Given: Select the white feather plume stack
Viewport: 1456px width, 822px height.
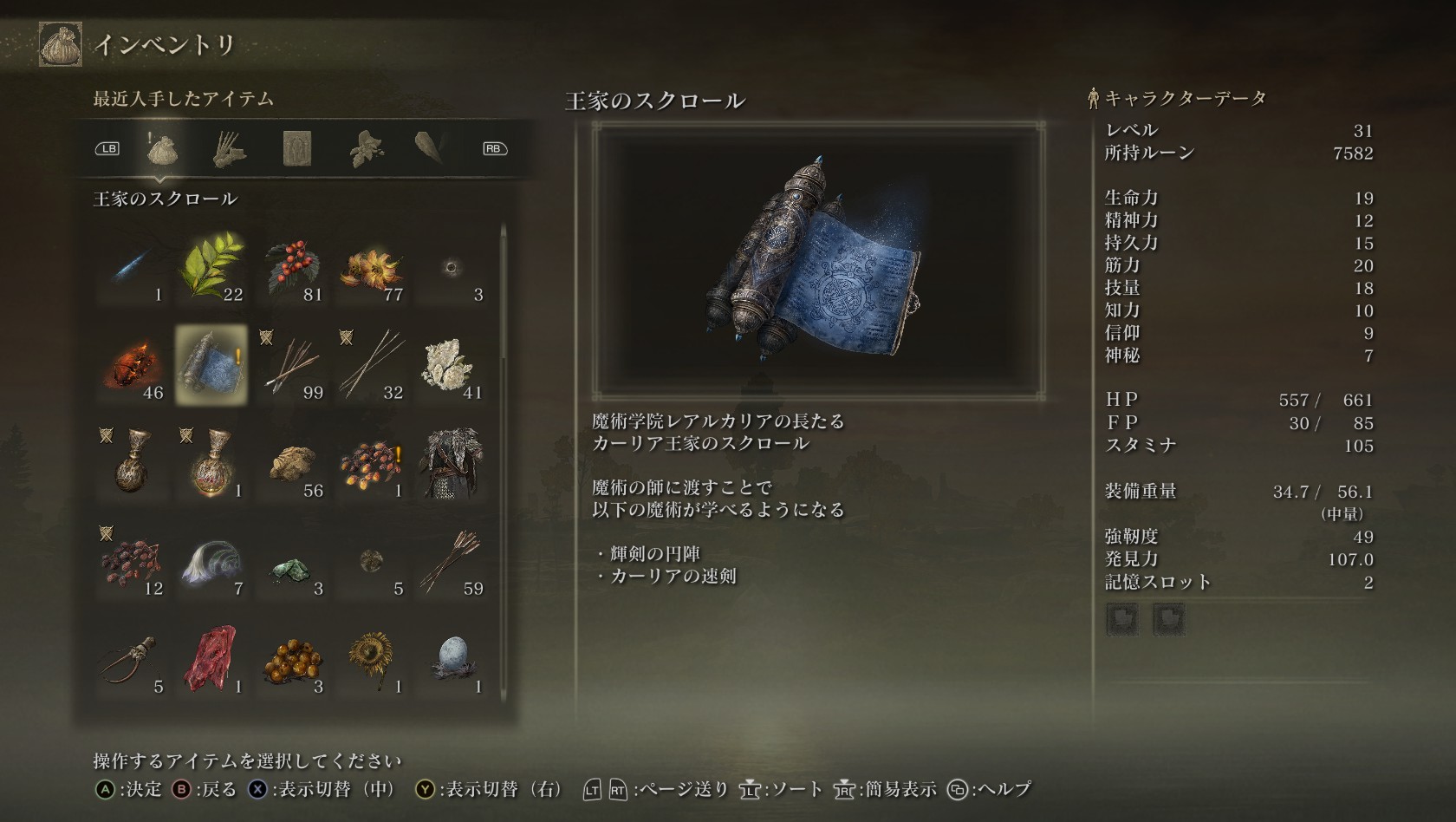Looking at the screenshot, I should click(211, 561).
